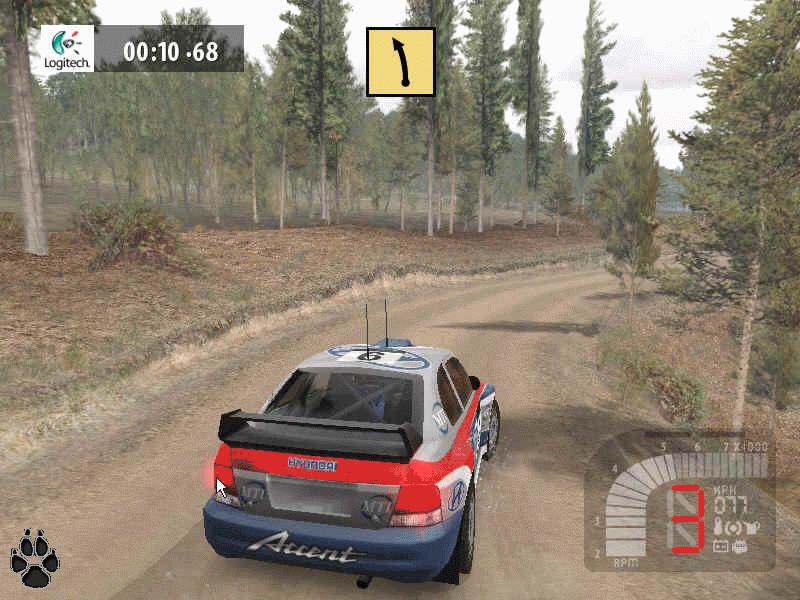Select the paw print icon

coord(34,558)
